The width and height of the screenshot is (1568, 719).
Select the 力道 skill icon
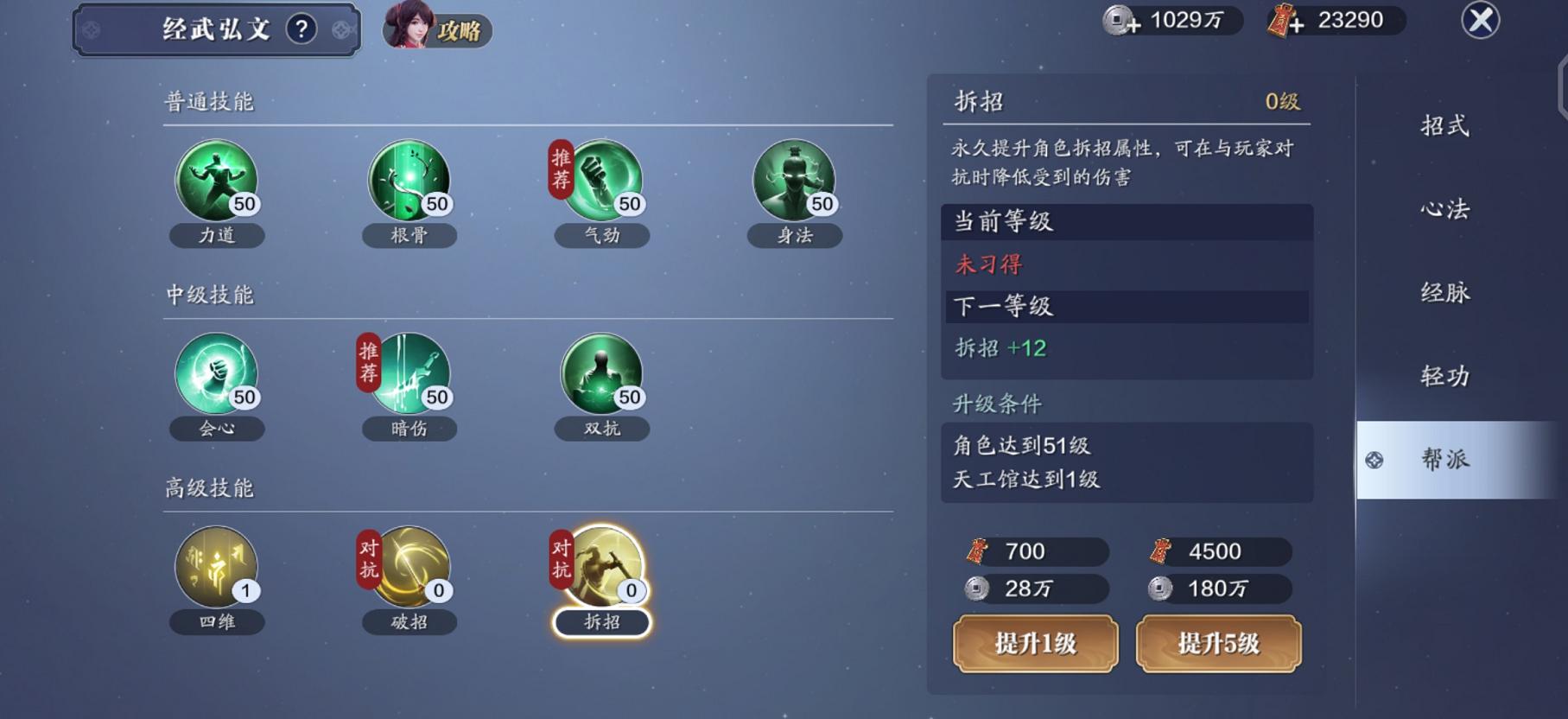216,181
